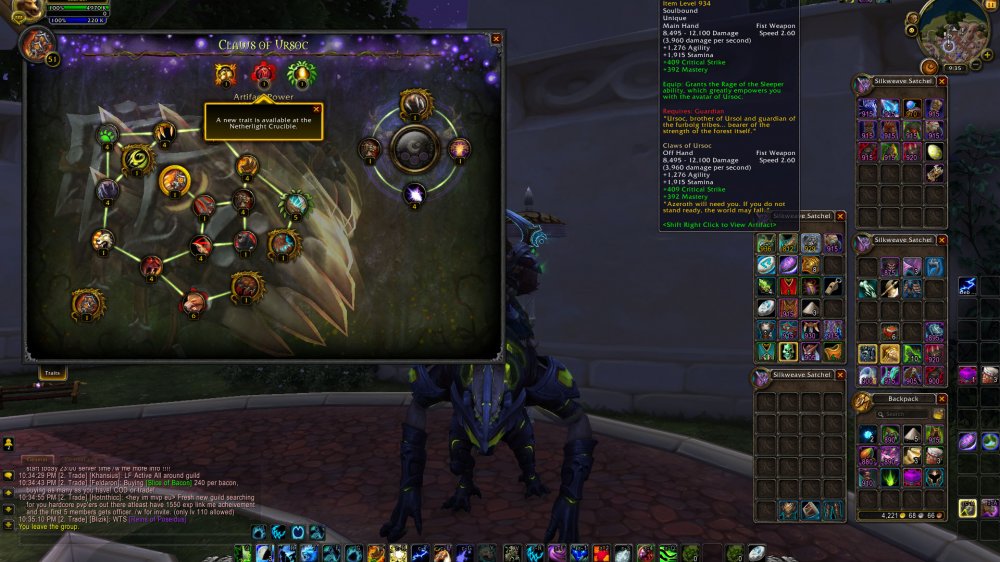Select the green paw print trait
Viewport: 1000px width, 562px height.
107,135
